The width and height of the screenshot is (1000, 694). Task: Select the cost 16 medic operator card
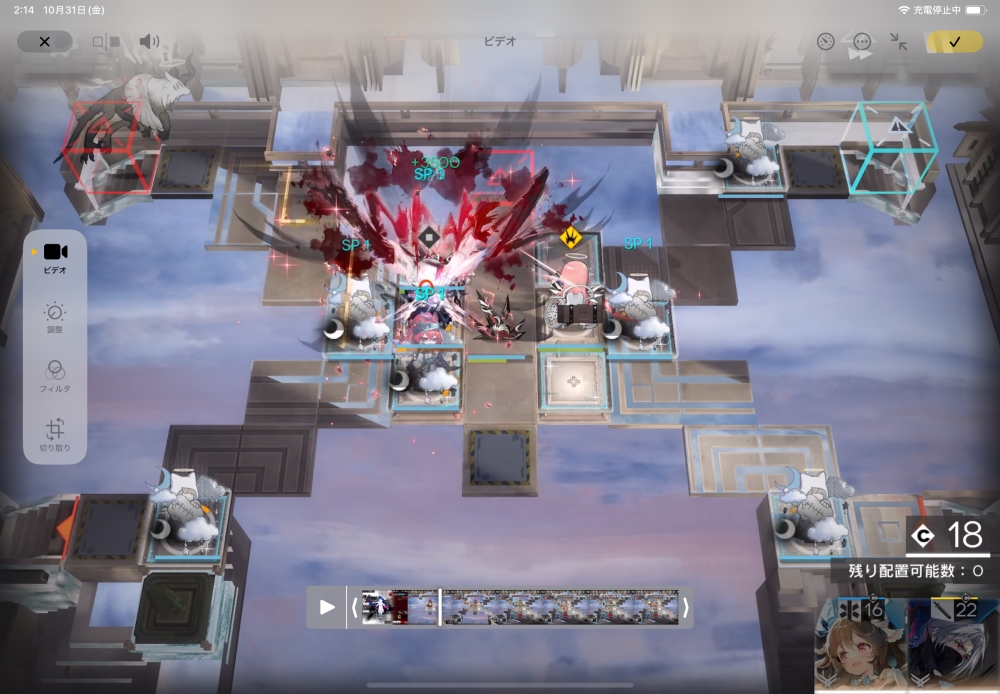(x=859, y=645)
